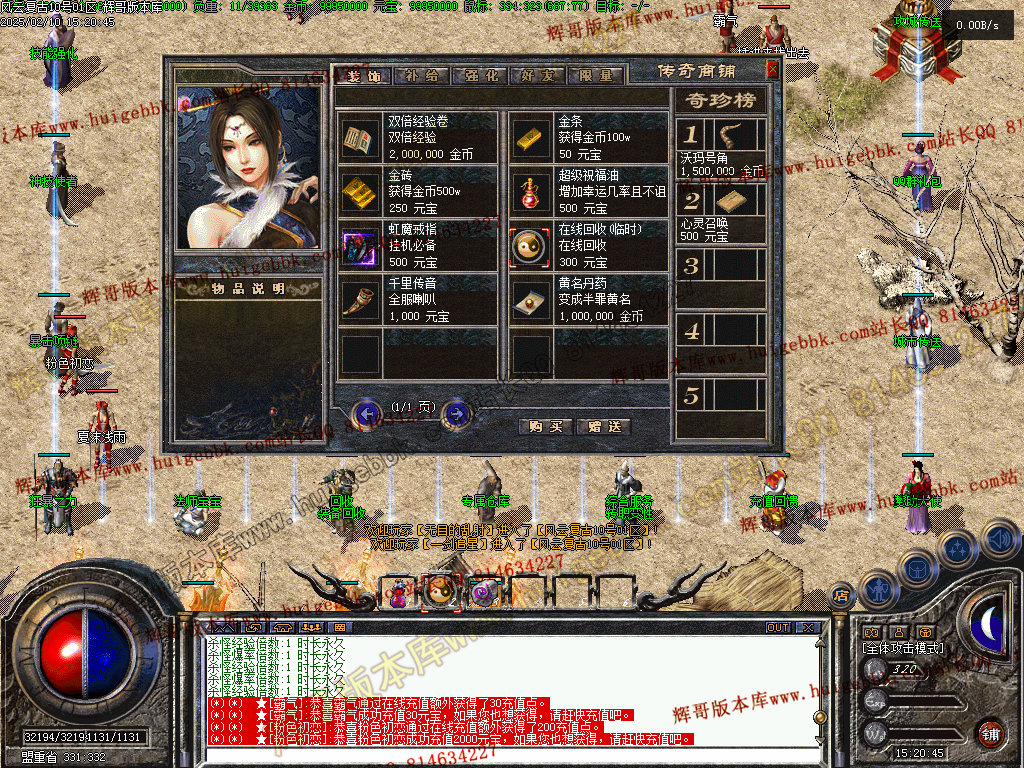Select the 千里传音 horn item
Image resolution: width=1024 pixels, height=768 pixels.
point(357,300)
